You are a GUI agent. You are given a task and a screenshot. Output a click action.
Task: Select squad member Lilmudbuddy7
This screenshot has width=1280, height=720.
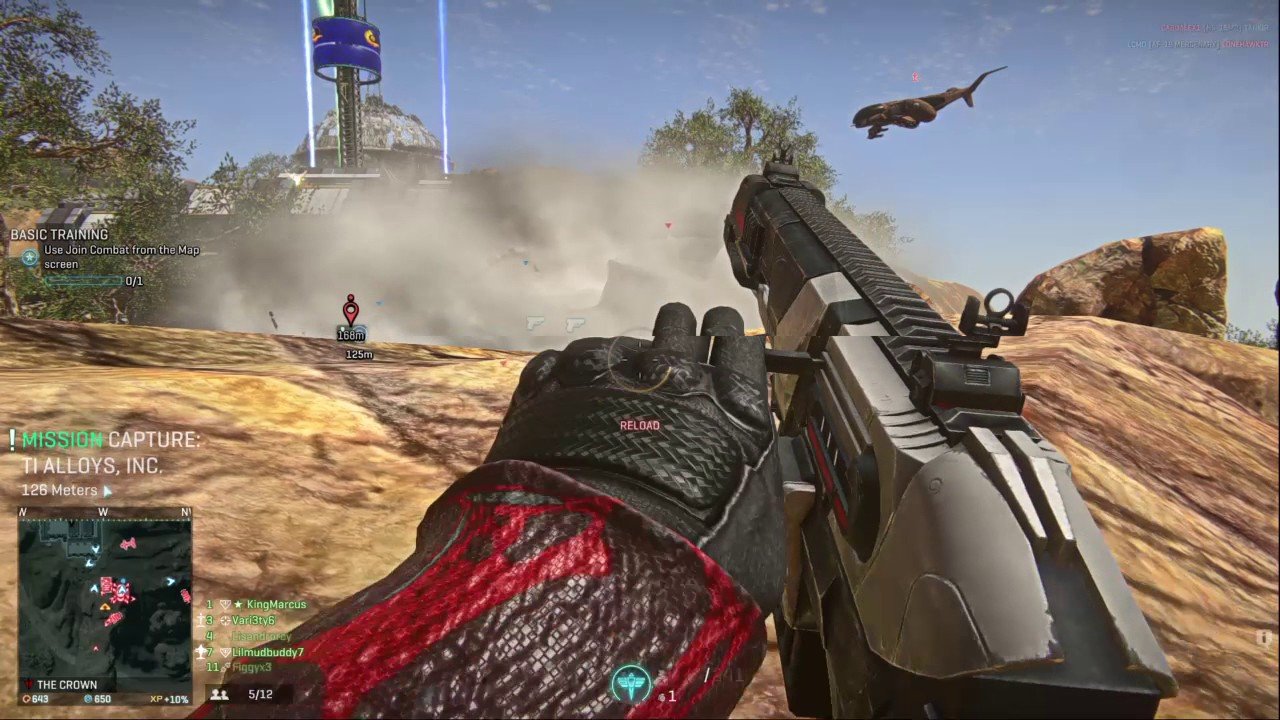(x=267, y=653)
